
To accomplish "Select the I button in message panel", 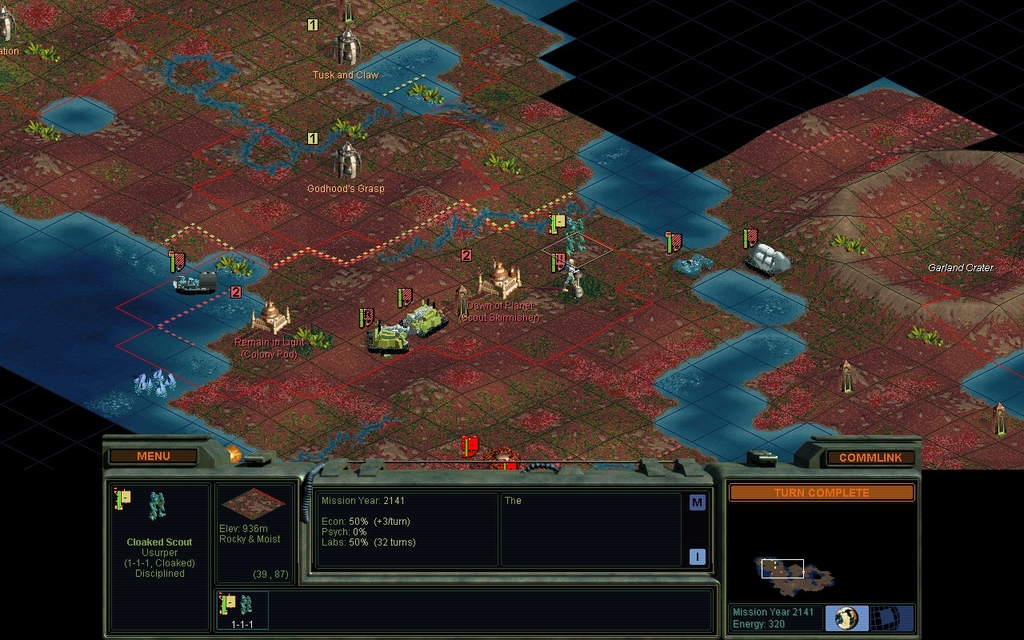I will [x=697, y=557].
